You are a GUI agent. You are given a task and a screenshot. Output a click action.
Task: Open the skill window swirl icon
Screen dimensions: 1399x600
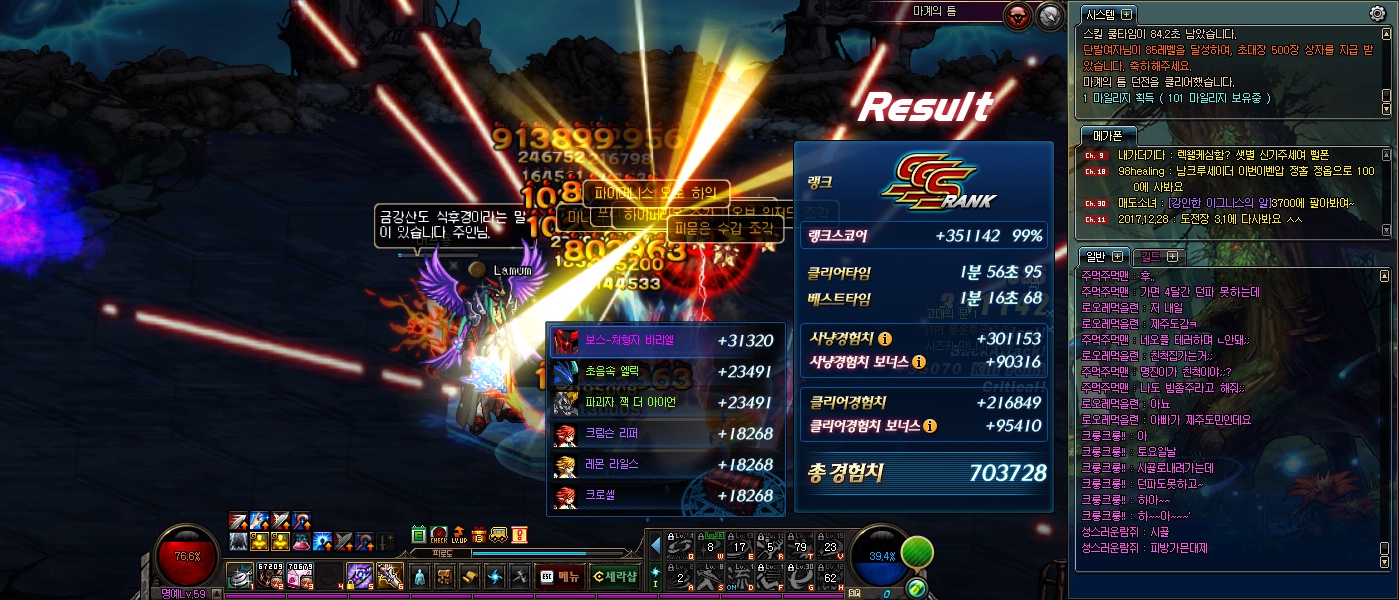coord(495,576)
